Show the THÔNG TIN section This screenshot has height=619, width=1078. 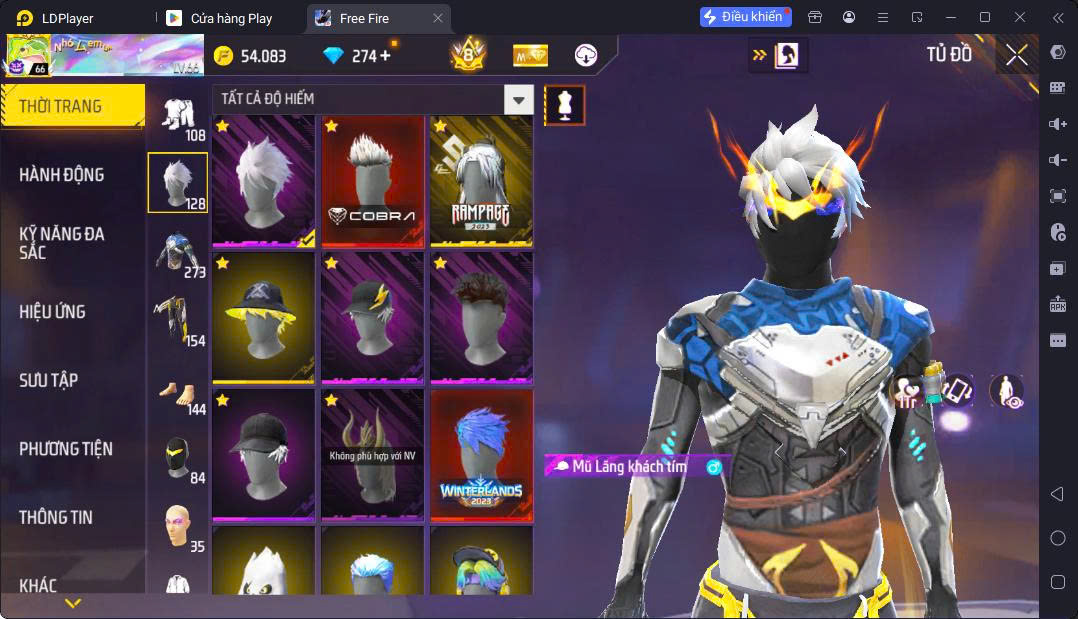point(56,517)
